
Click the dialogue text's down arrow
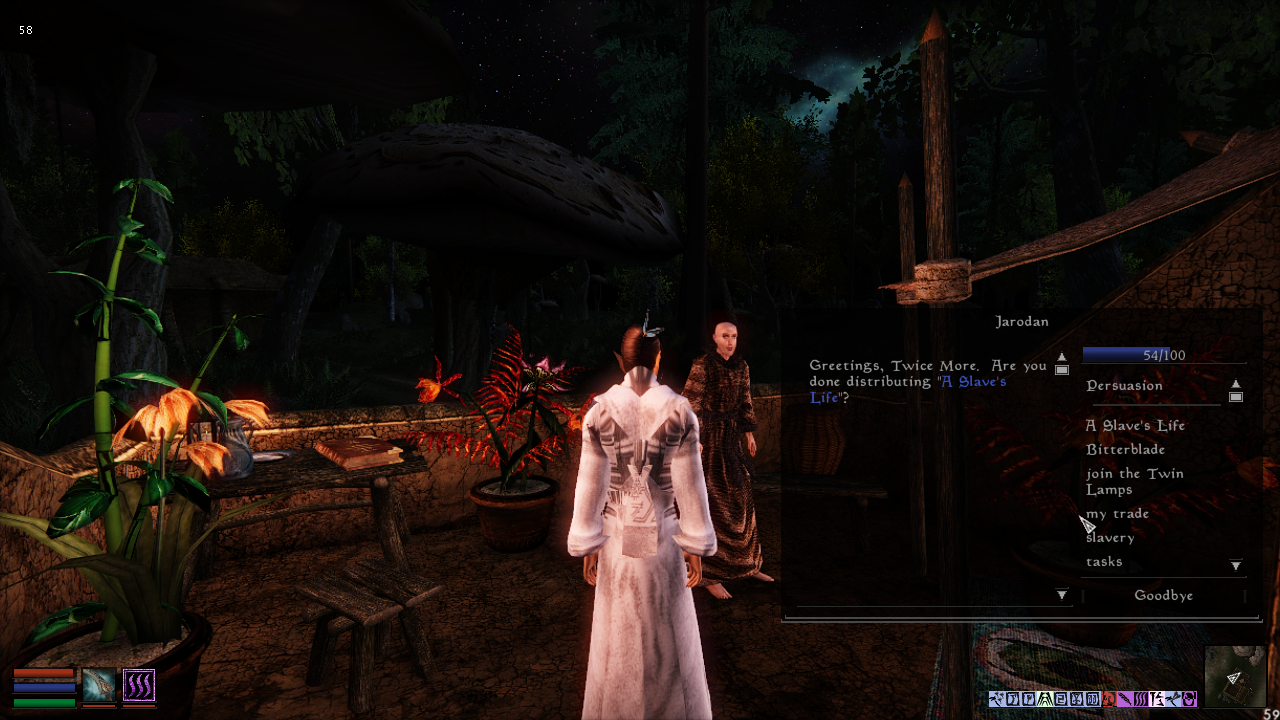coord(1062,595)
